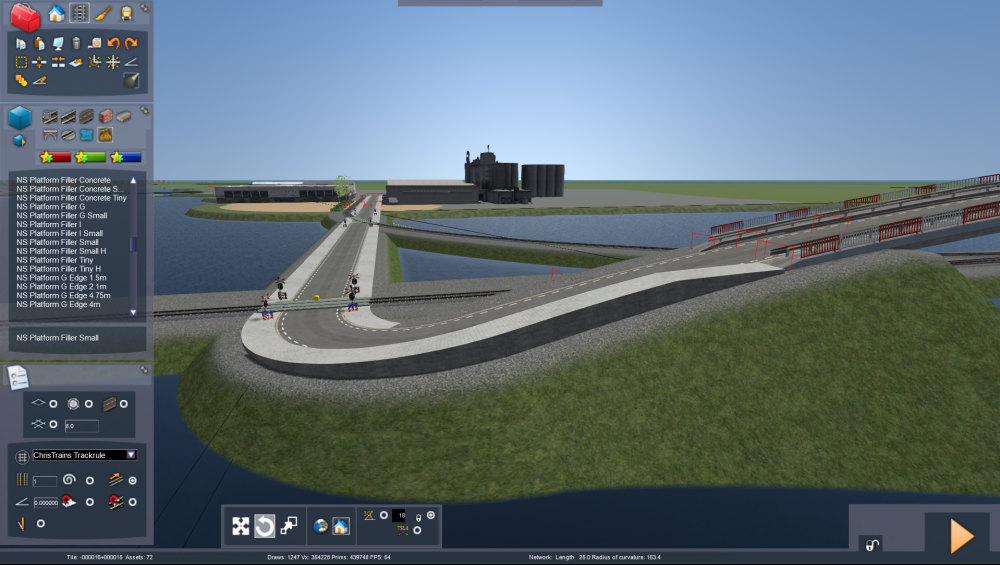
Task: Redo the edit with the right arrow
Action: (131, 44)
